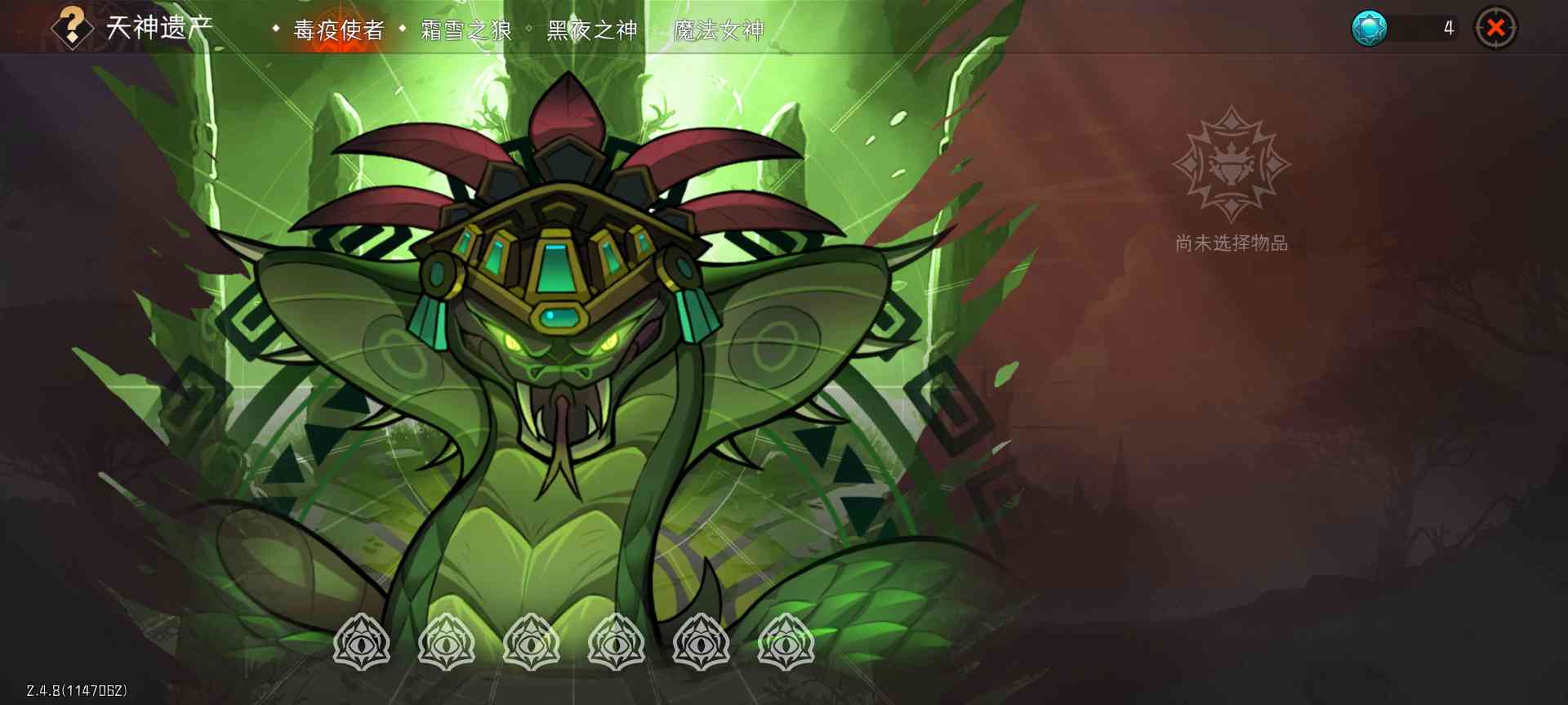Select the third eye-rune relic slot

[532, 643]
